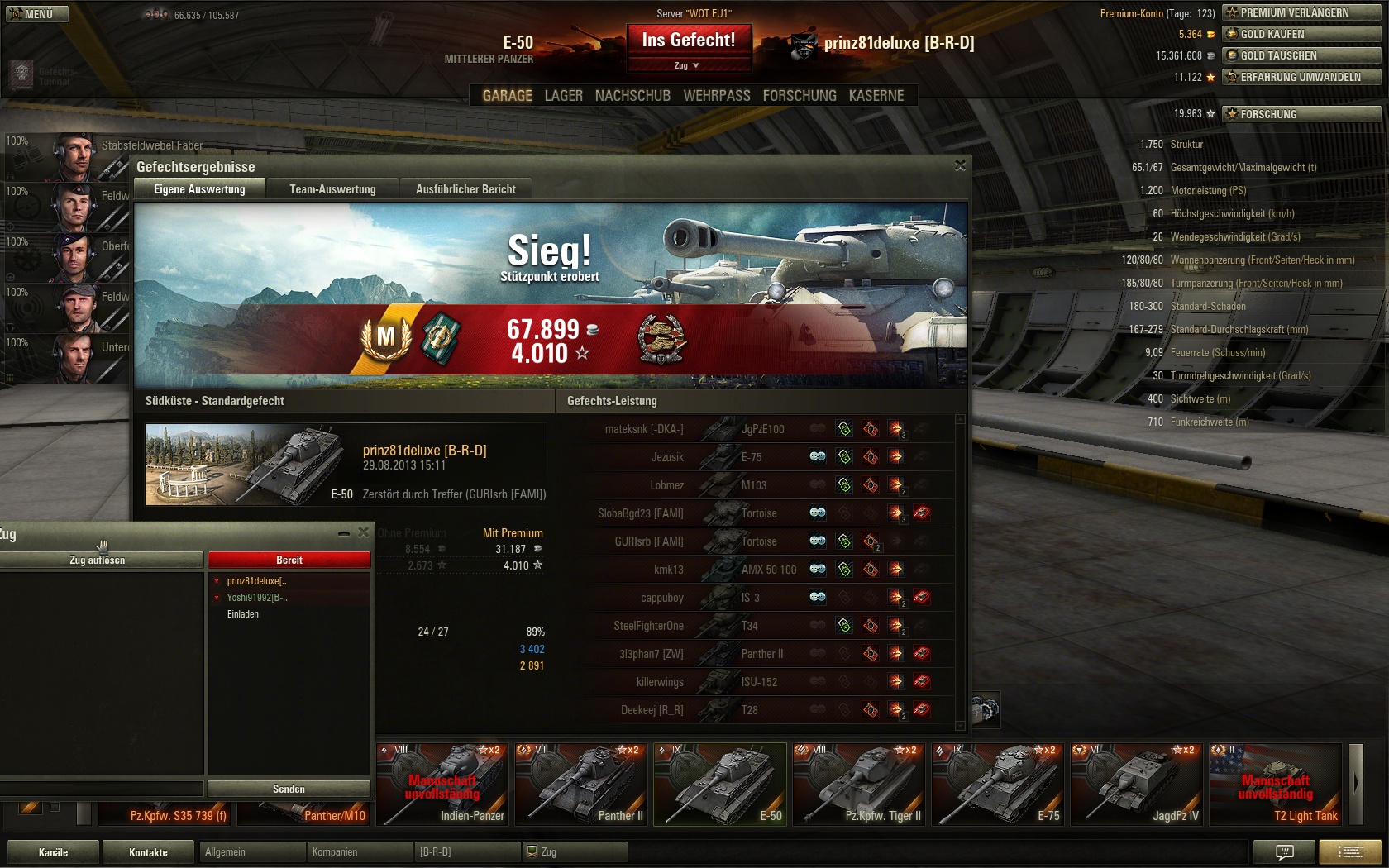Open the main Menü
The image size is (1389, 868).
pos(37,14)
